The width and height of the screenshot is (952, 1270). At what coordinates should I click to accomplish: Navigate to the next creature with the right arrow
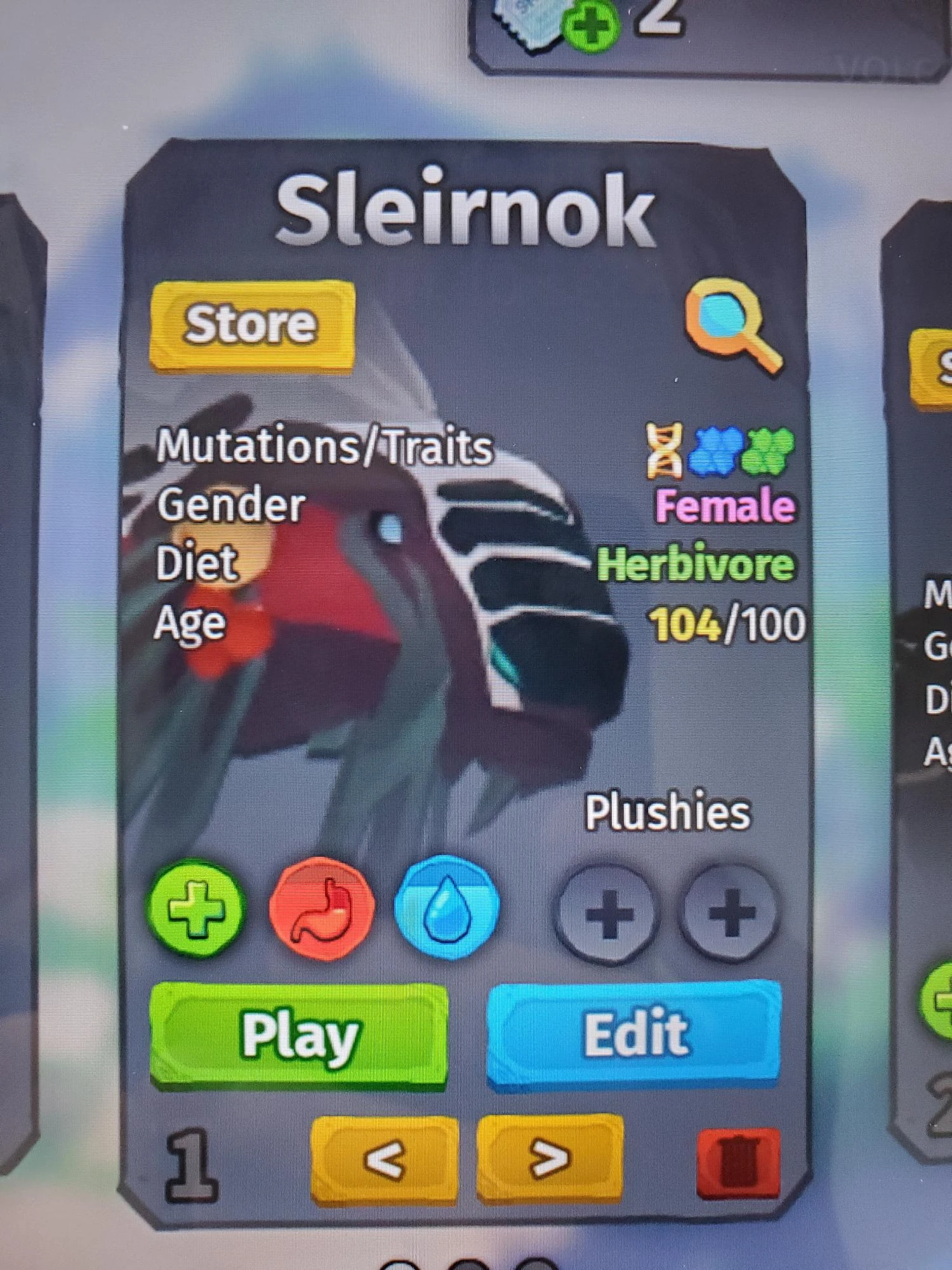[549, 1157]
